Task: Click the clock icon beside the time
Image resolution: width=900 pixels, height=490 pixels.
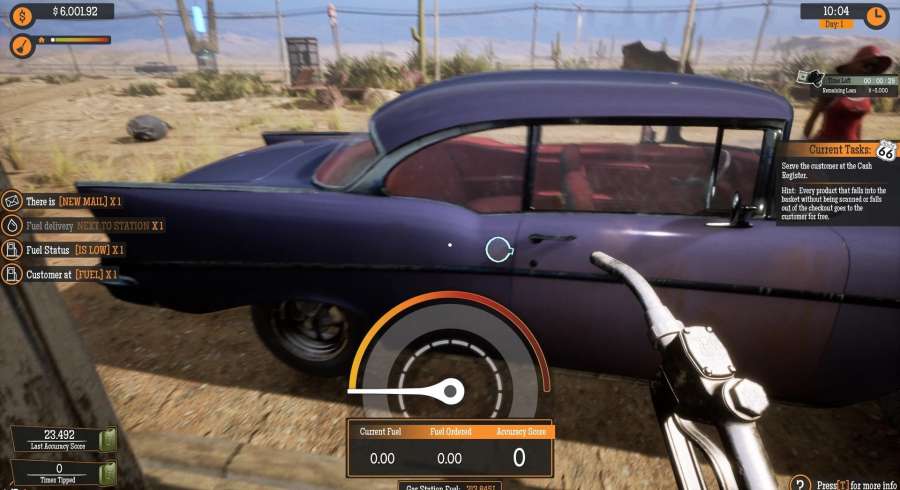Action: 875,17
